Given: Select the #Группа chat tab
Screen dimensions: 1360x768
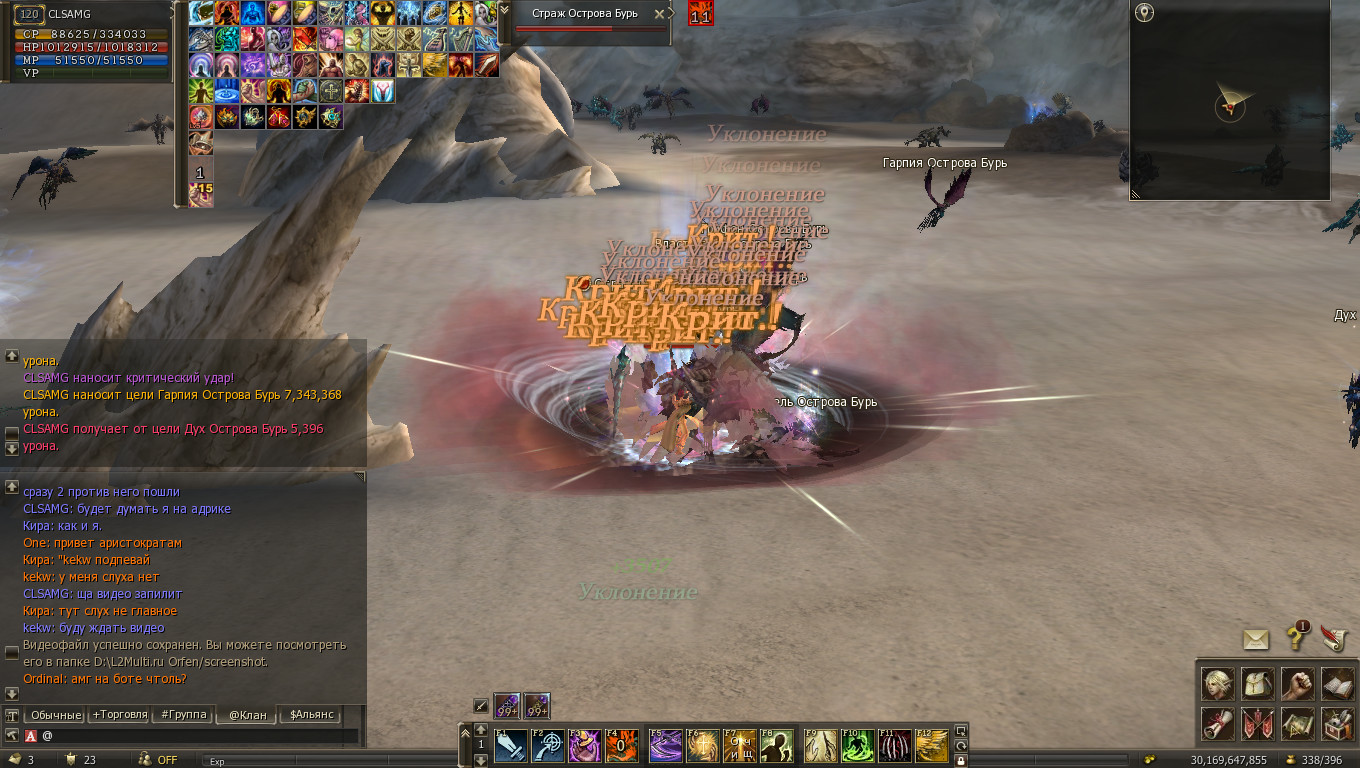Looking at the screenshot, I should tap(183, 715).
